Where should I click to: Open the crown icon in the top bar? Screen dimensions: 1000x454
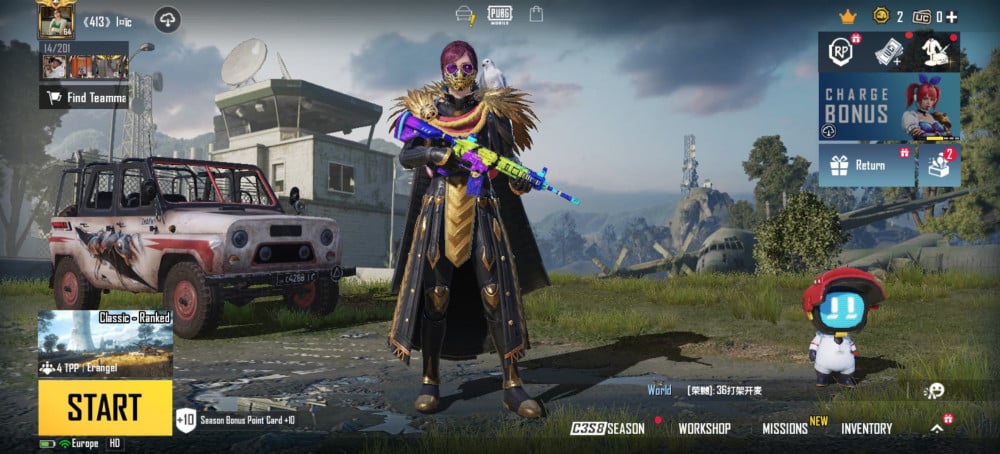(848, 17)
